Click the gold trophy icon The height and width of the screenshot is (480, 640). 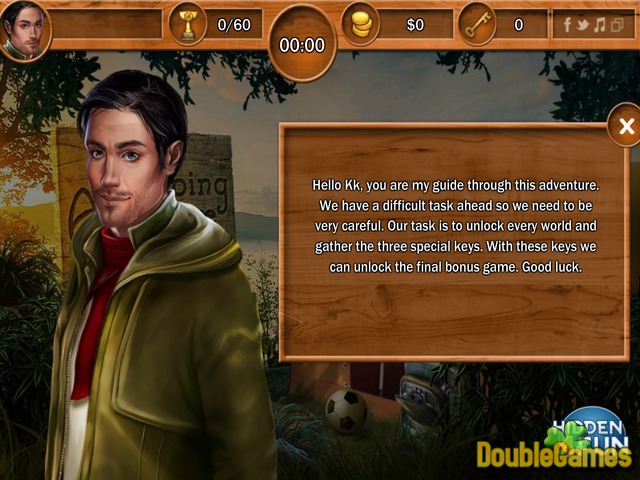(187, 25)
